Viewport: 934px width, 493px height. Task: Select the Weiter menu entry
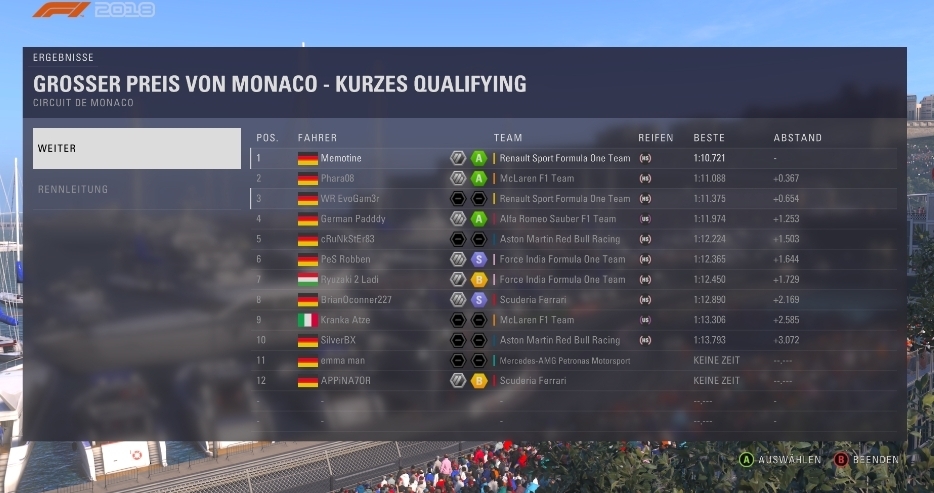[x=136, y=148]
